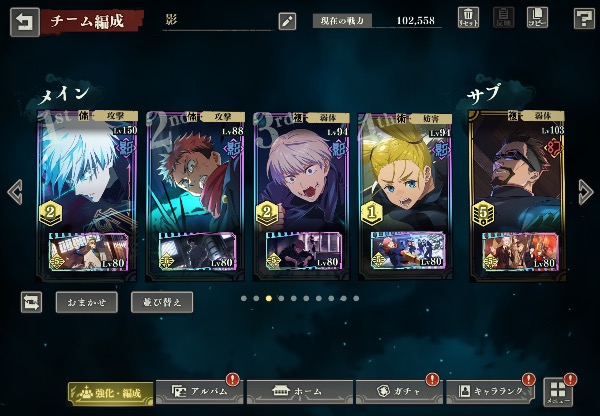This screenshot has height=416, width=600.
Task: Show the previous team with left arrow
Action: tap(14, 192)
